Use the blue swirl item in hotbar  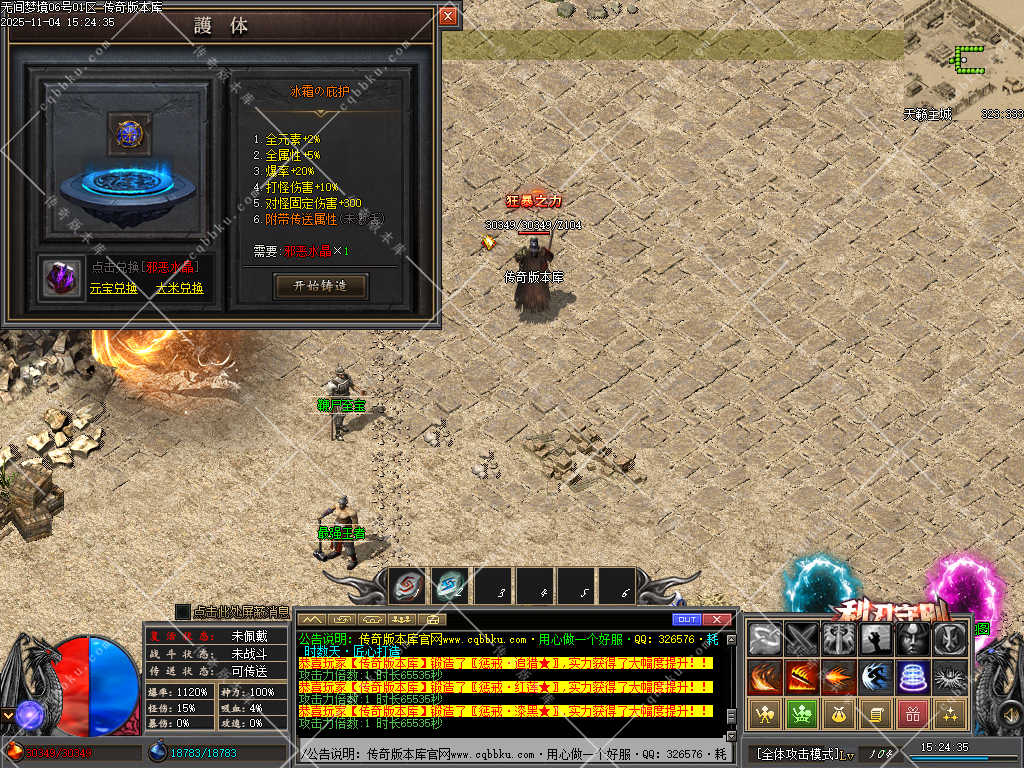(x=450, y=586)
